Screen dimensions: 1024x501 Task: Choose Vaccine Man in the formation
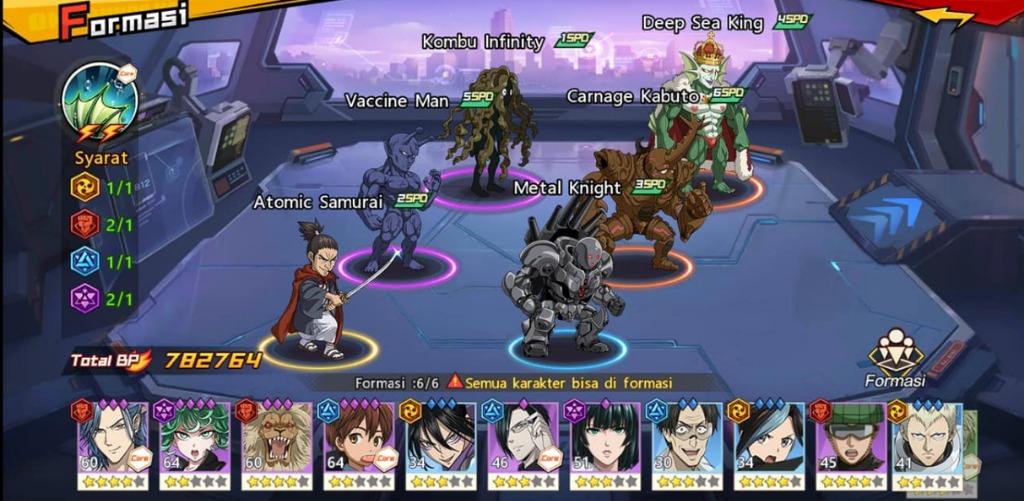coord(397,205)
